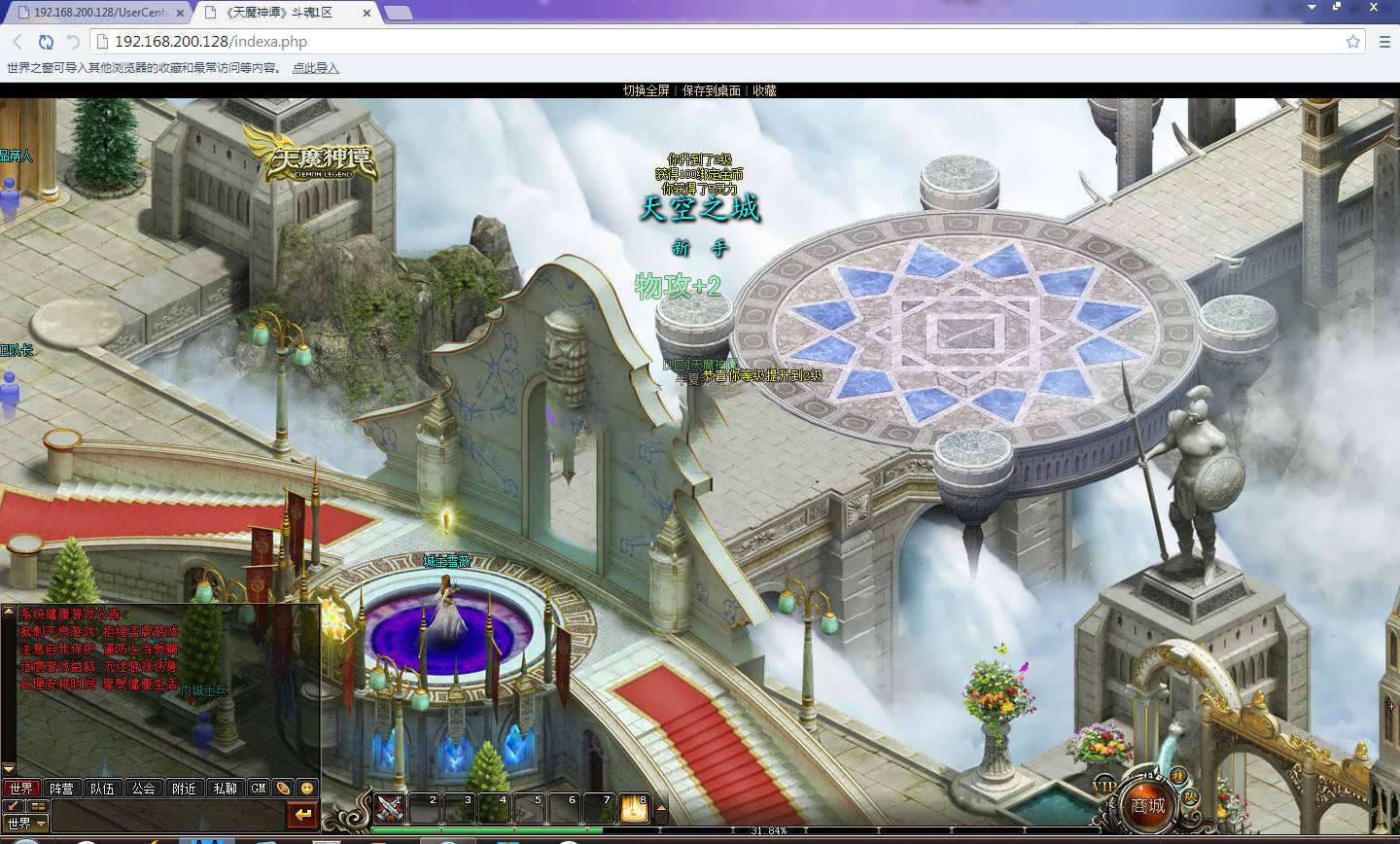The height and width of the screenshot is (844, 1400).
Task: Click 切换全屏 to toggle fullscreen
Action: (x=647, y=90)
